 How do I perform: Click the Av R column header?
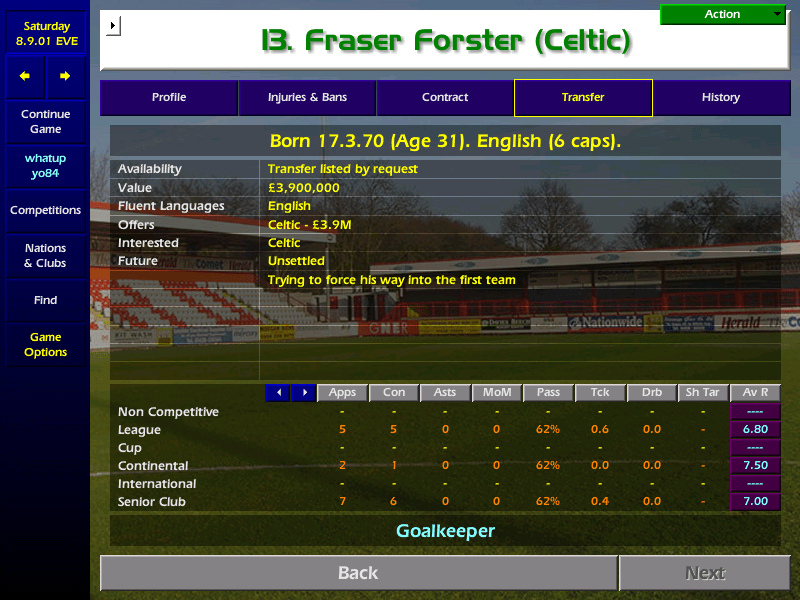pyautogui.click(x=755, y=393)
